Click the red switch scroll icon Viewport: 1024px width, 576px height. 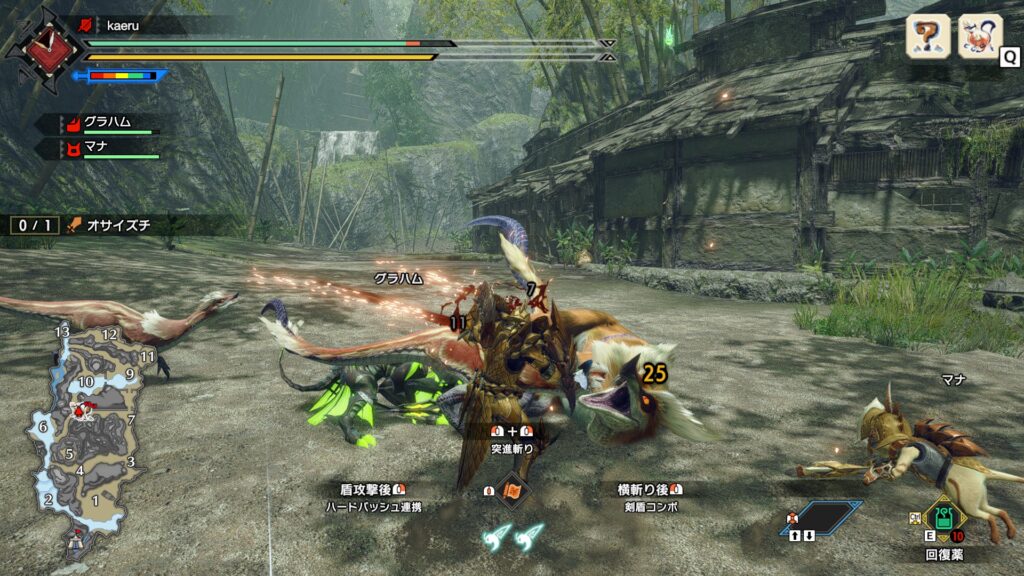pyautogui.click(x=511, y=492)
